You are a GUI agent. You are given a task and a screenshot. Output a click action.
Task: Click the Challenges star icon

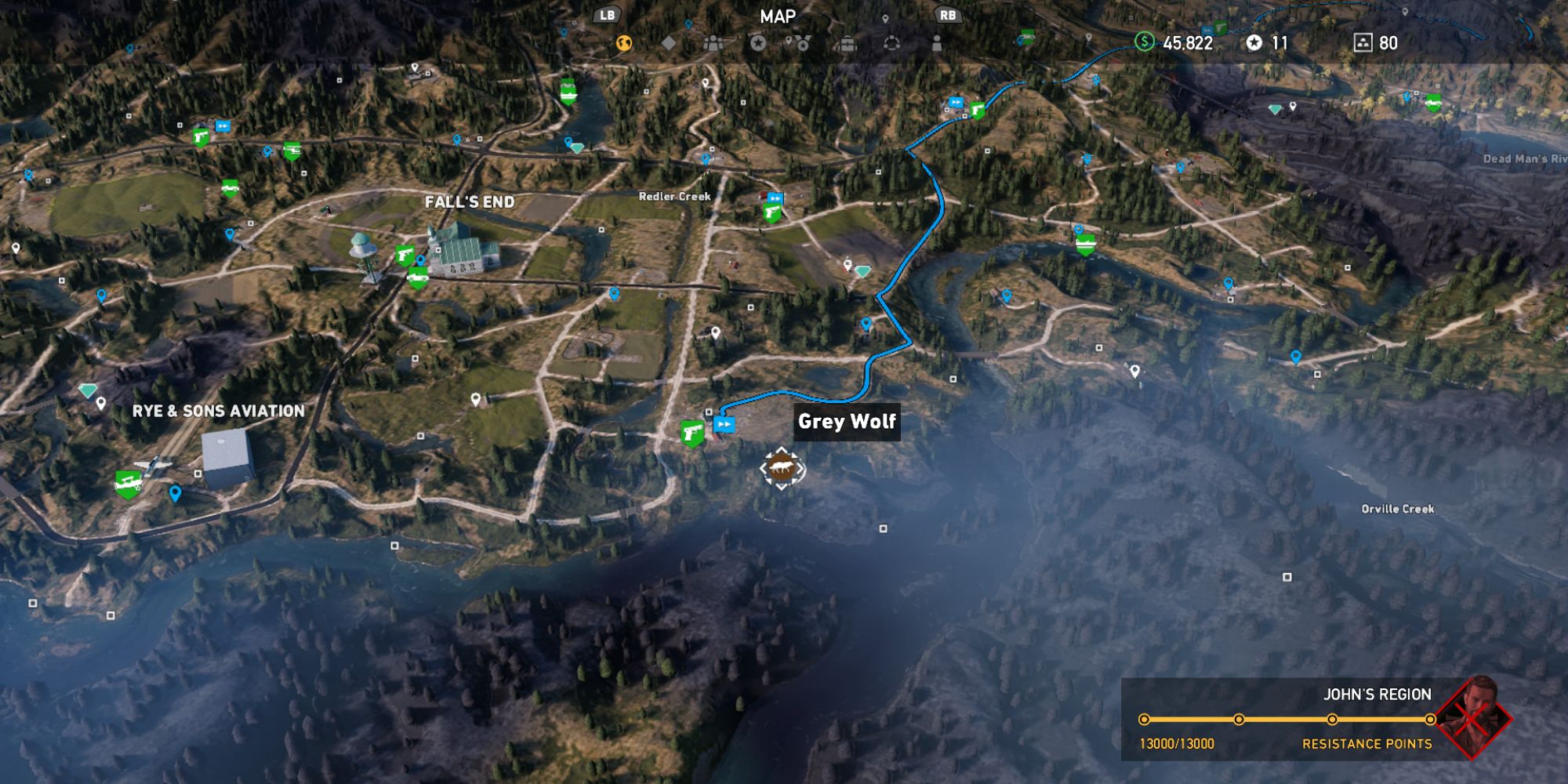click(757, 43)
